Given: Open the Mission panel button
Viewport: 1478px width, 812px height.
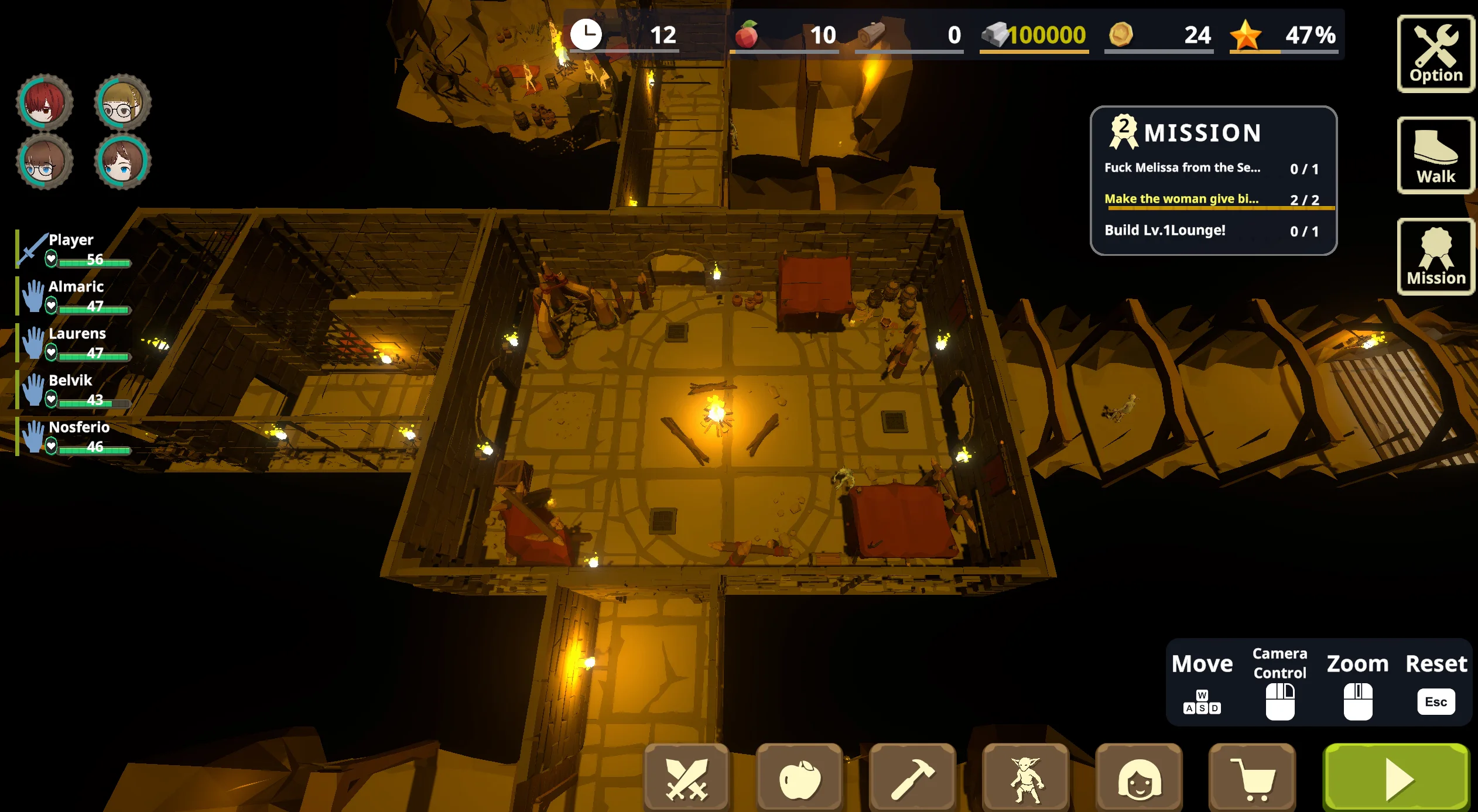Looking at the screenshot, I should tap(1435, 258).
